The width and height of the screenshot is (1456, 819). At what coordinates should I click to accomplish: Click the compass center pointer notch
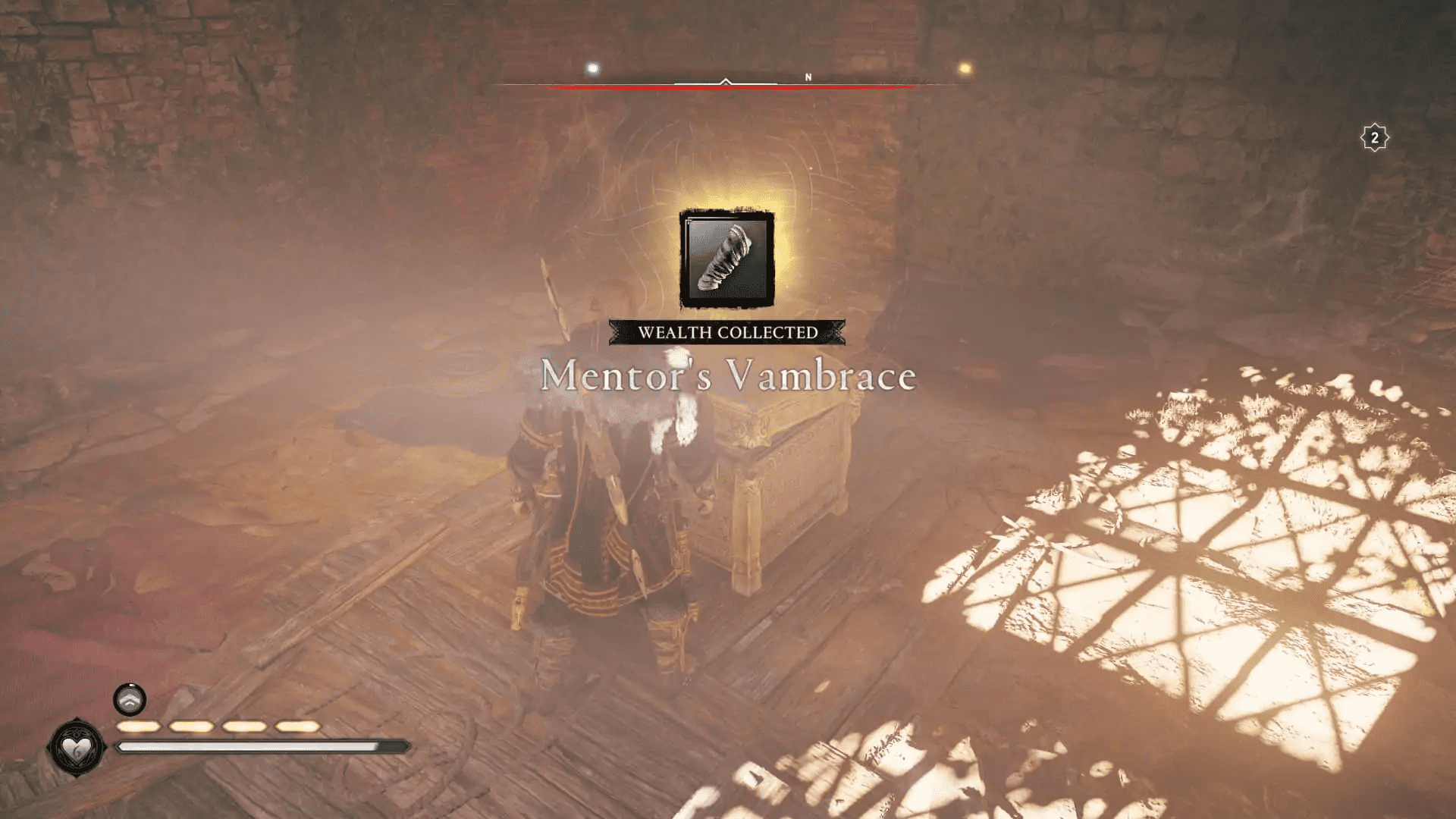coord(726,79)
